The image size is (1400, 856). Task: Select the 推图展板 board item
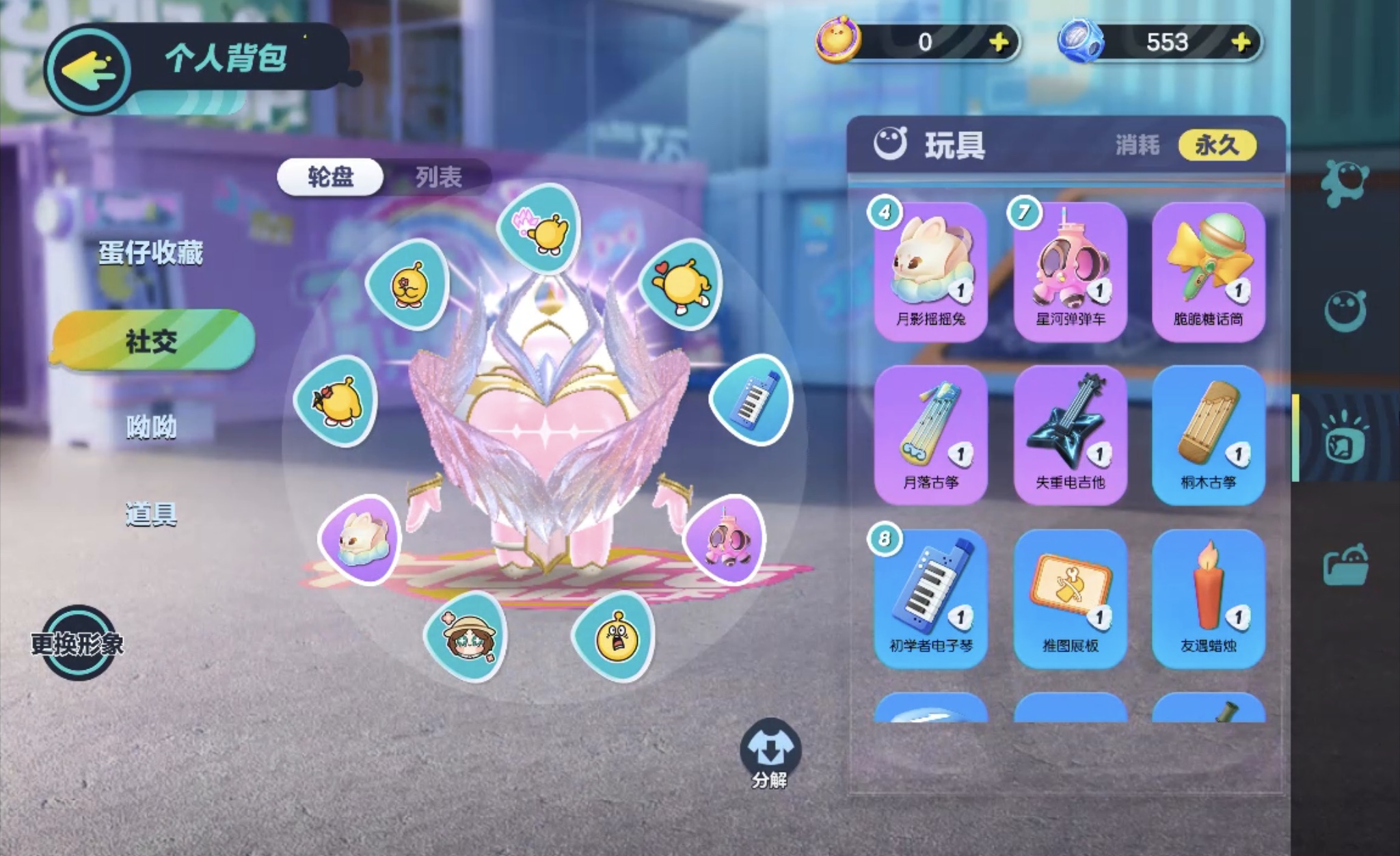(x=1070, y=598)
